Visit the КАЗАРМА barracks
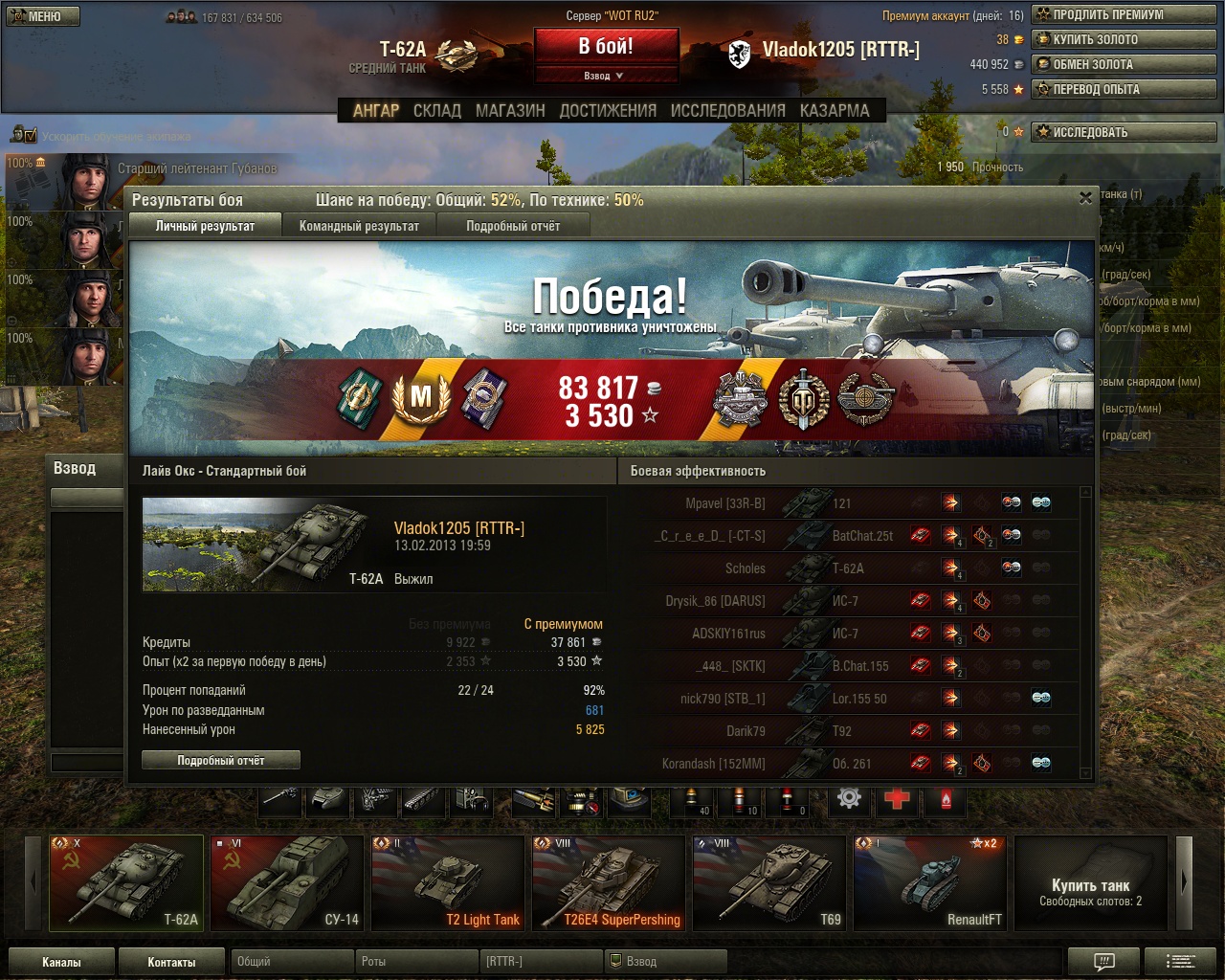 (x=835, y=110)
